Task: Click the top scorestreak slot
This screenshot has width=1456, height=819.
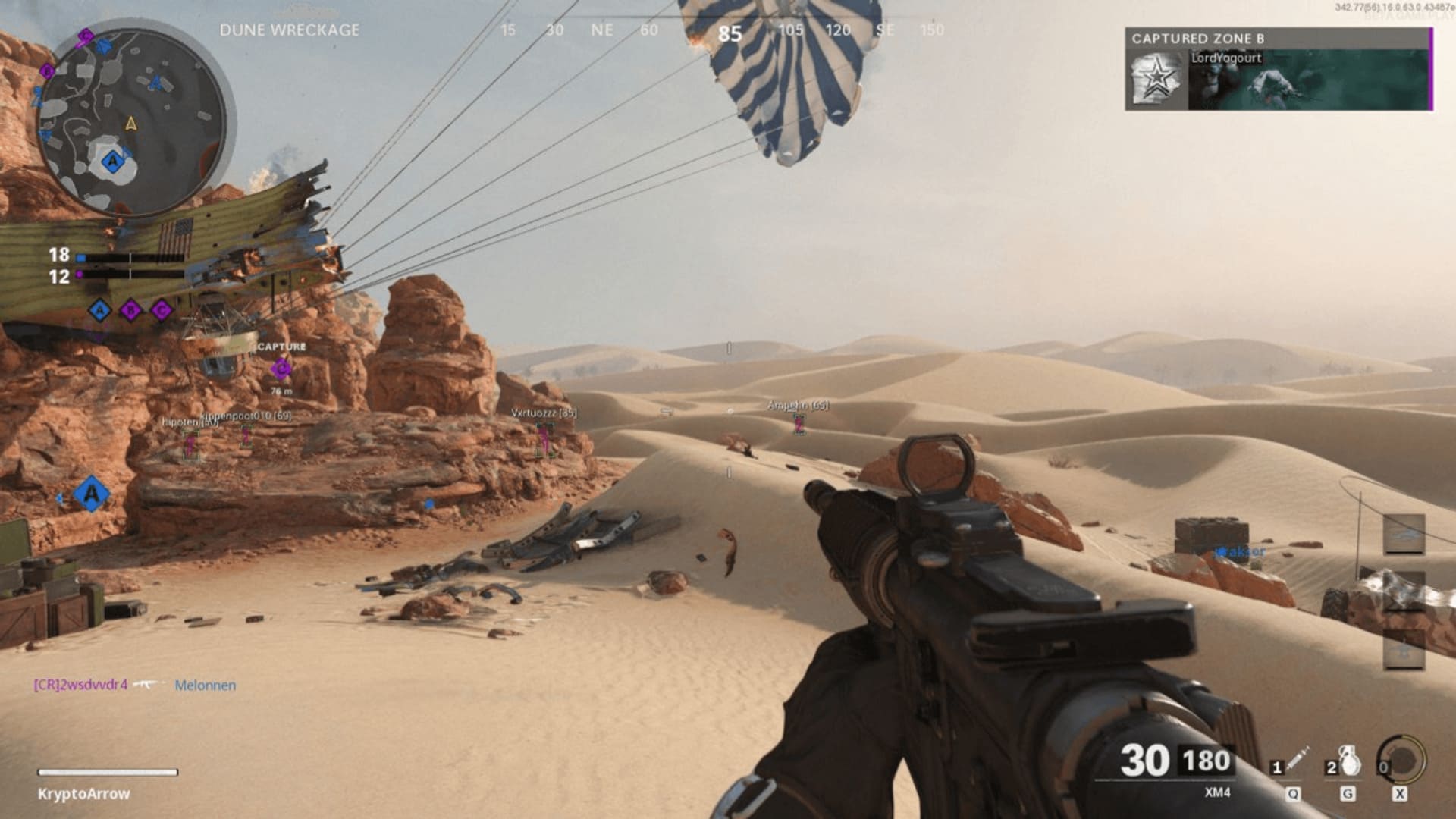Action: pyautogui.click(x=1404, y=534)
